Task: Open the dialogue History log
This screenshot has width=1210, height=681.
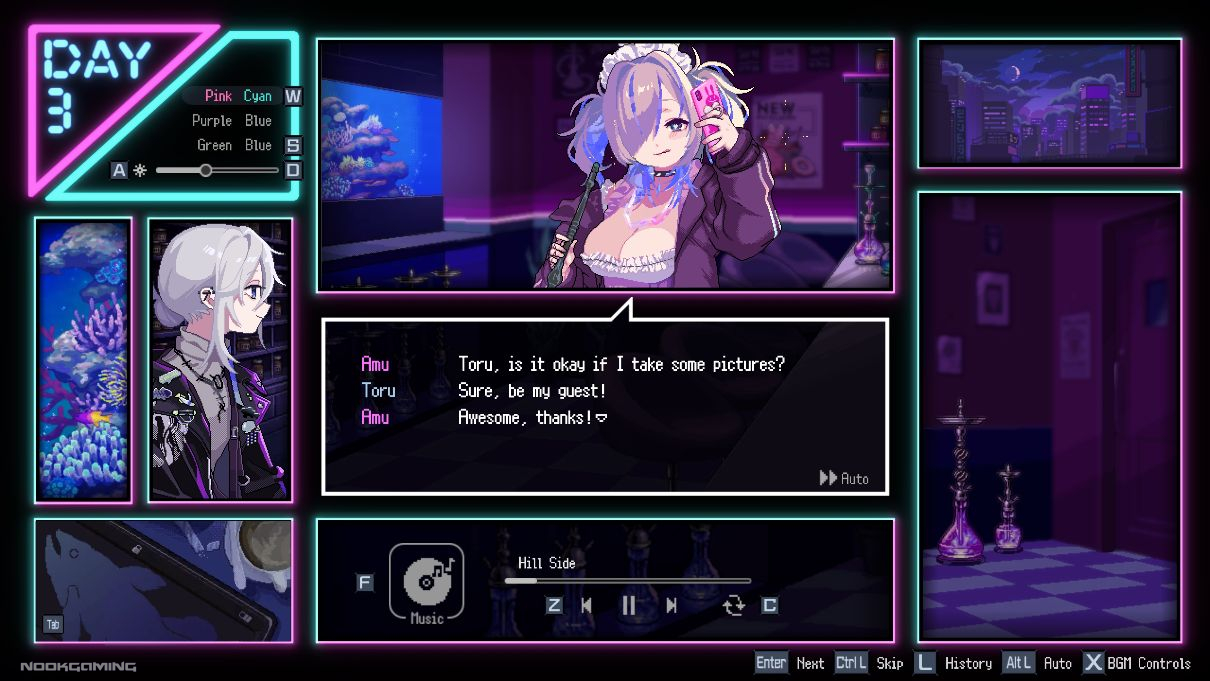Action: [968, 663]
